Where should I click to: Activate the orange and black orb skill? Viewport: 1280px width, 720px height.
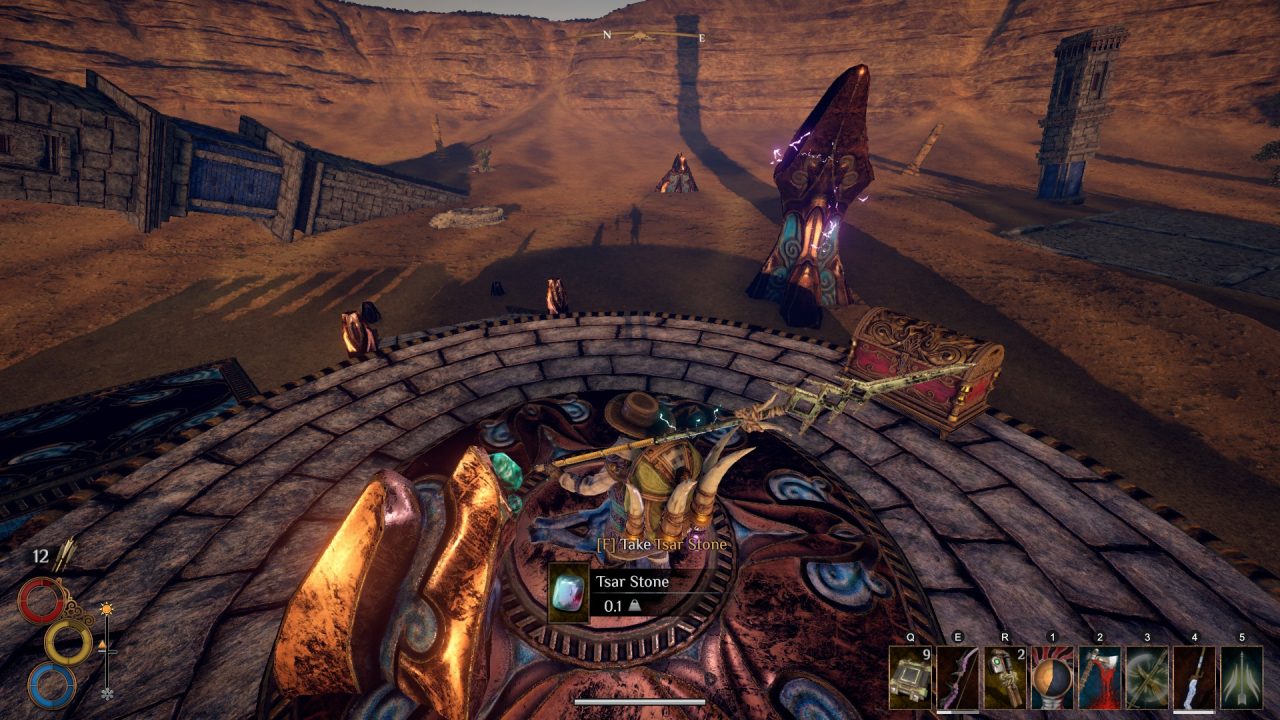click(1052, 678)
